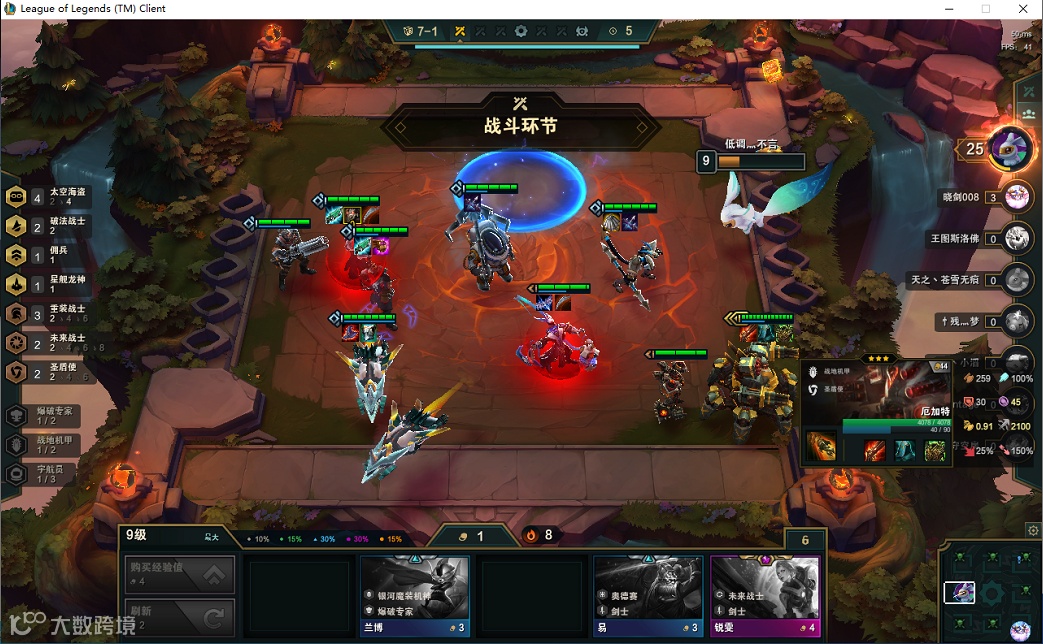
Task: View player 晓剑008's board
Action: (1017, 197)
